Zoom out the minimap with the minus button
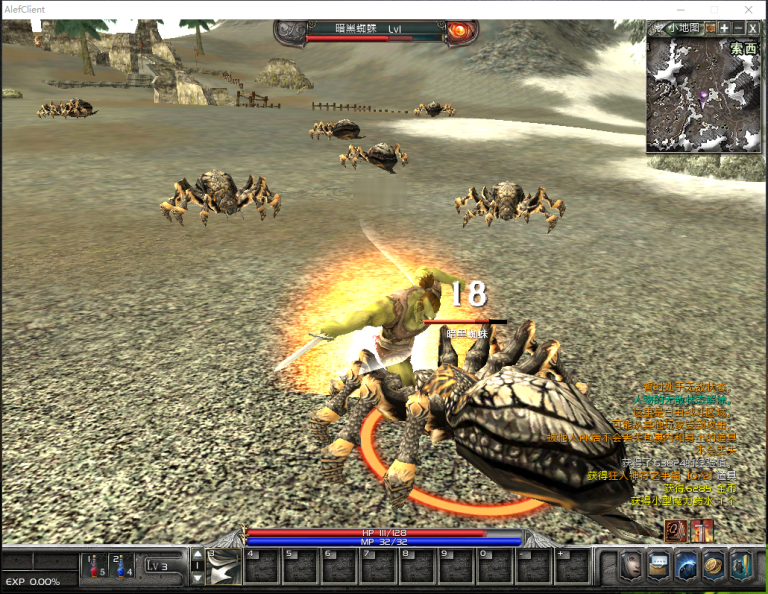This screenshot has width=768, height=594. click(738, 28)
